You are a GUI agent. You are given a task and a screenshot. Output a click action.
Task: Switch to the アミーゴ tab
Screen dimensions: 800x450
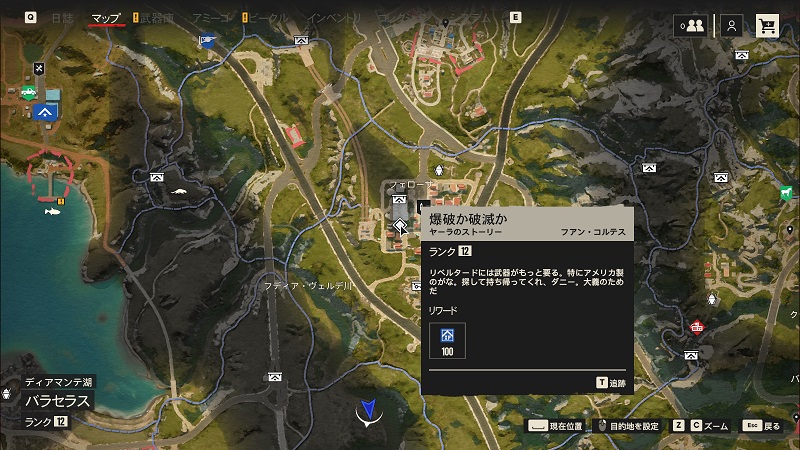click(209, 17)
